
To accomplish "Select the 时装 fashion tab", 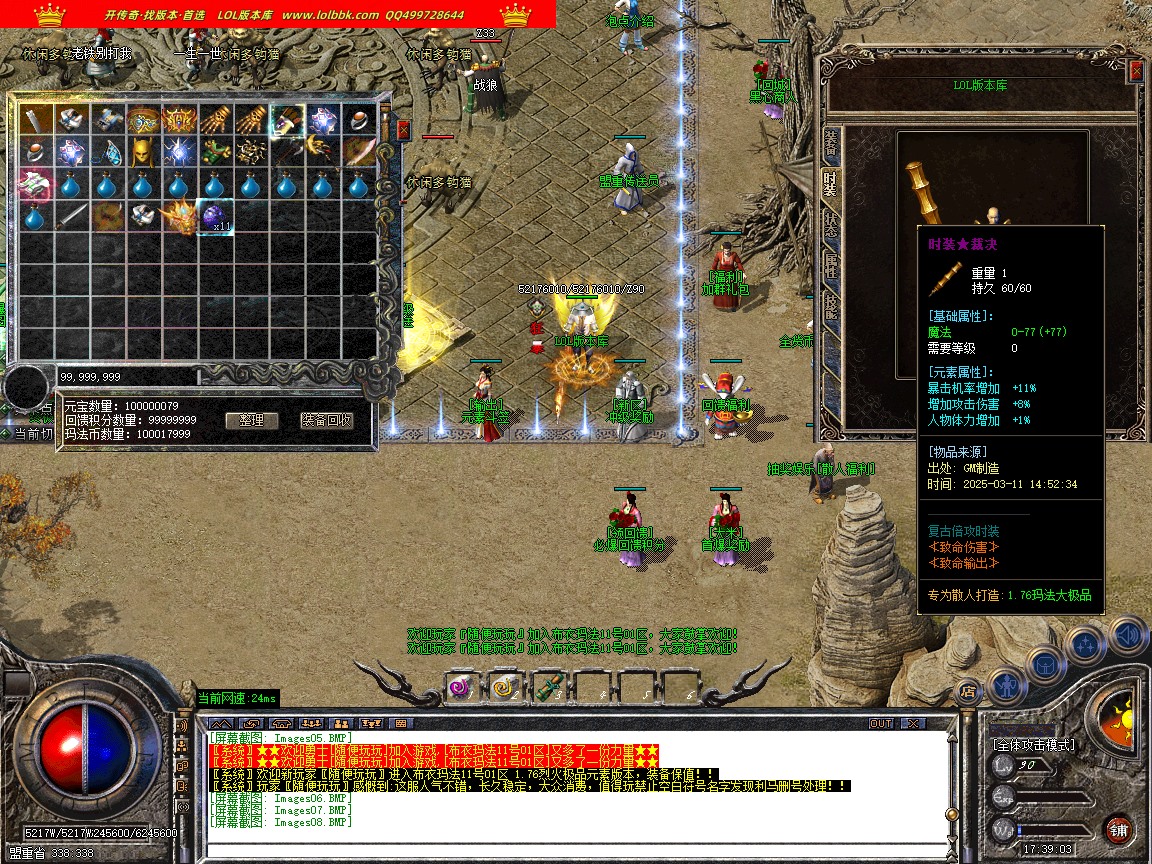I will (830, 184).
